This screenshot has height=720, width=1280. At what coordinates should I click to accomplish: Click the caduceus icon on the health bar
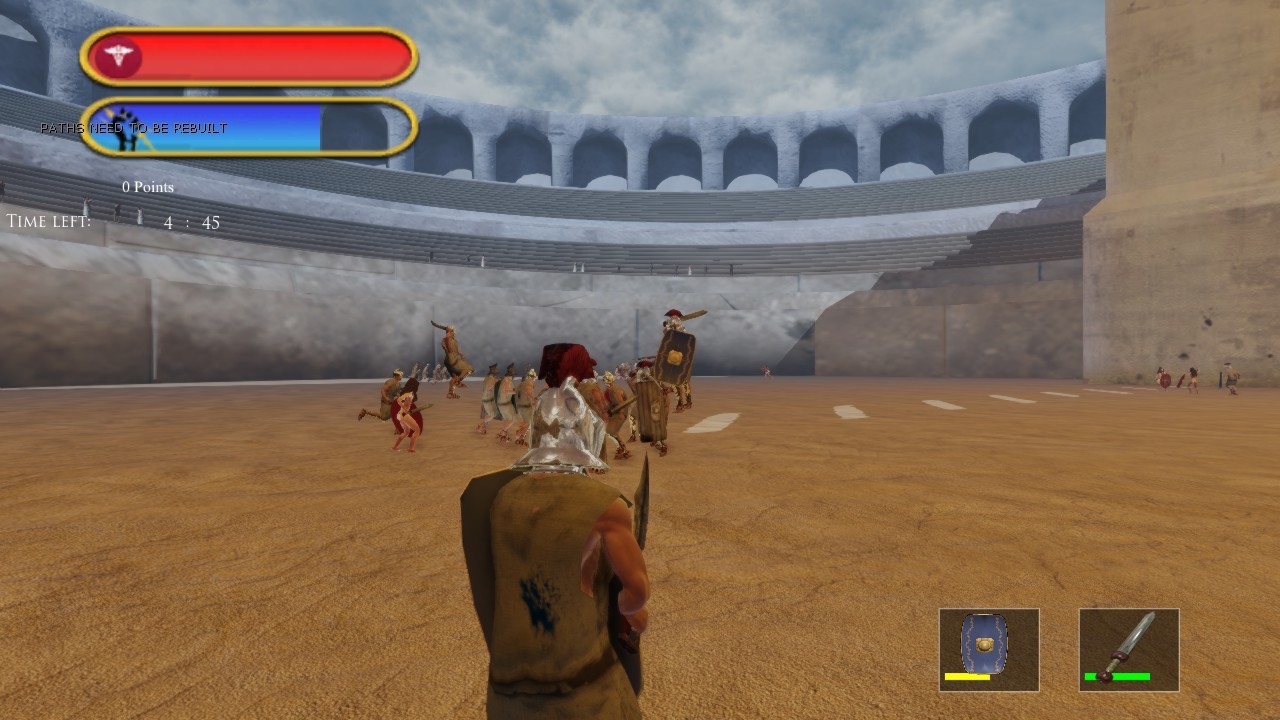coord(118,56)
